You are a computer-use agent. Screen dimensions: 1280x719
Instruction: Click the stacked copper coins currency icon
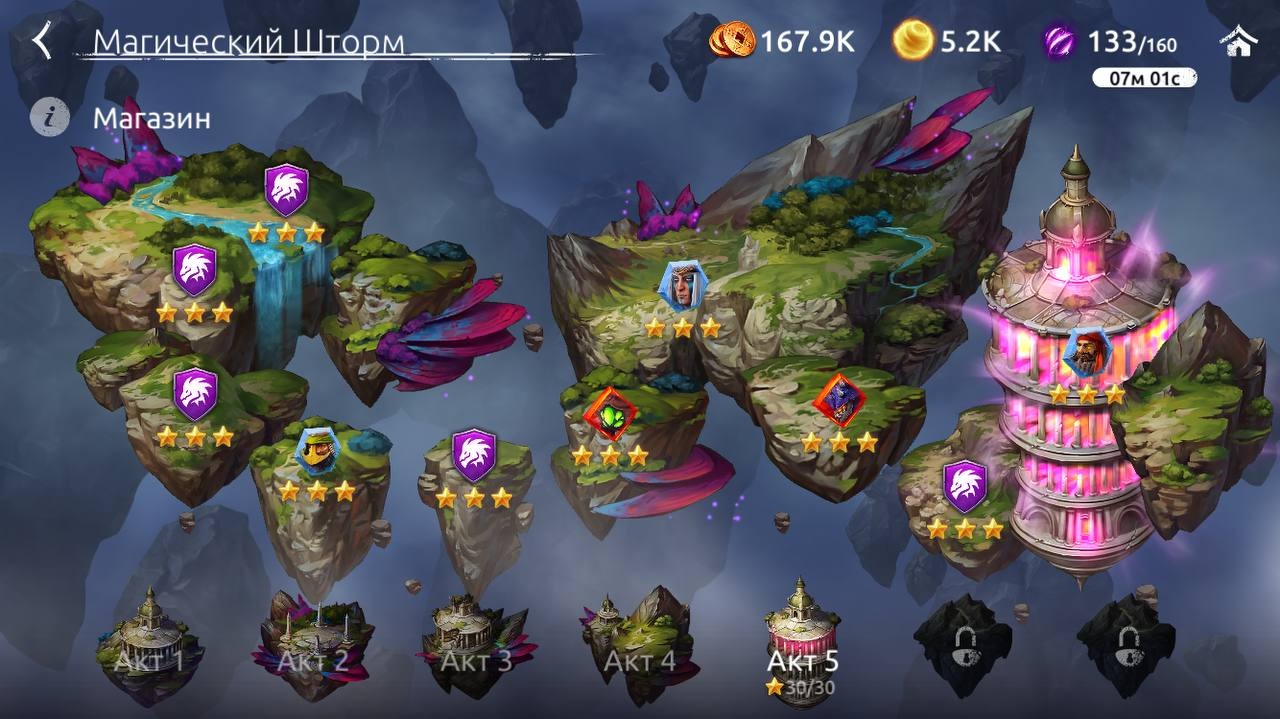point(732,41)
